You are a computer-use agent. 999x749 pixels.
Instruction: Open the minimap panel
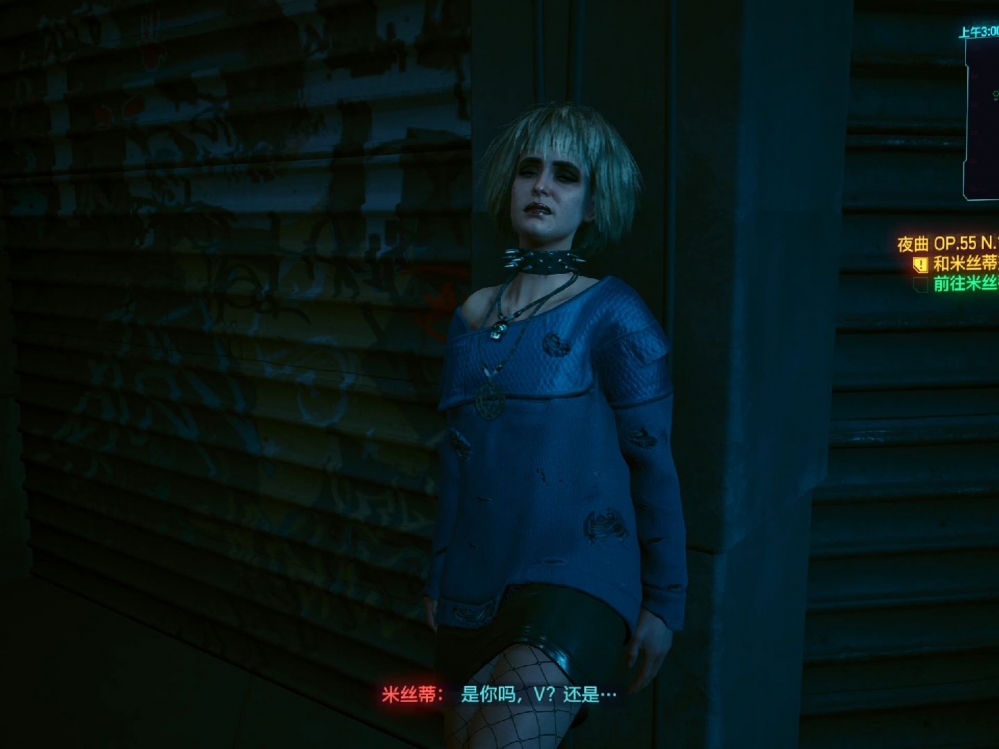[982, 120]
